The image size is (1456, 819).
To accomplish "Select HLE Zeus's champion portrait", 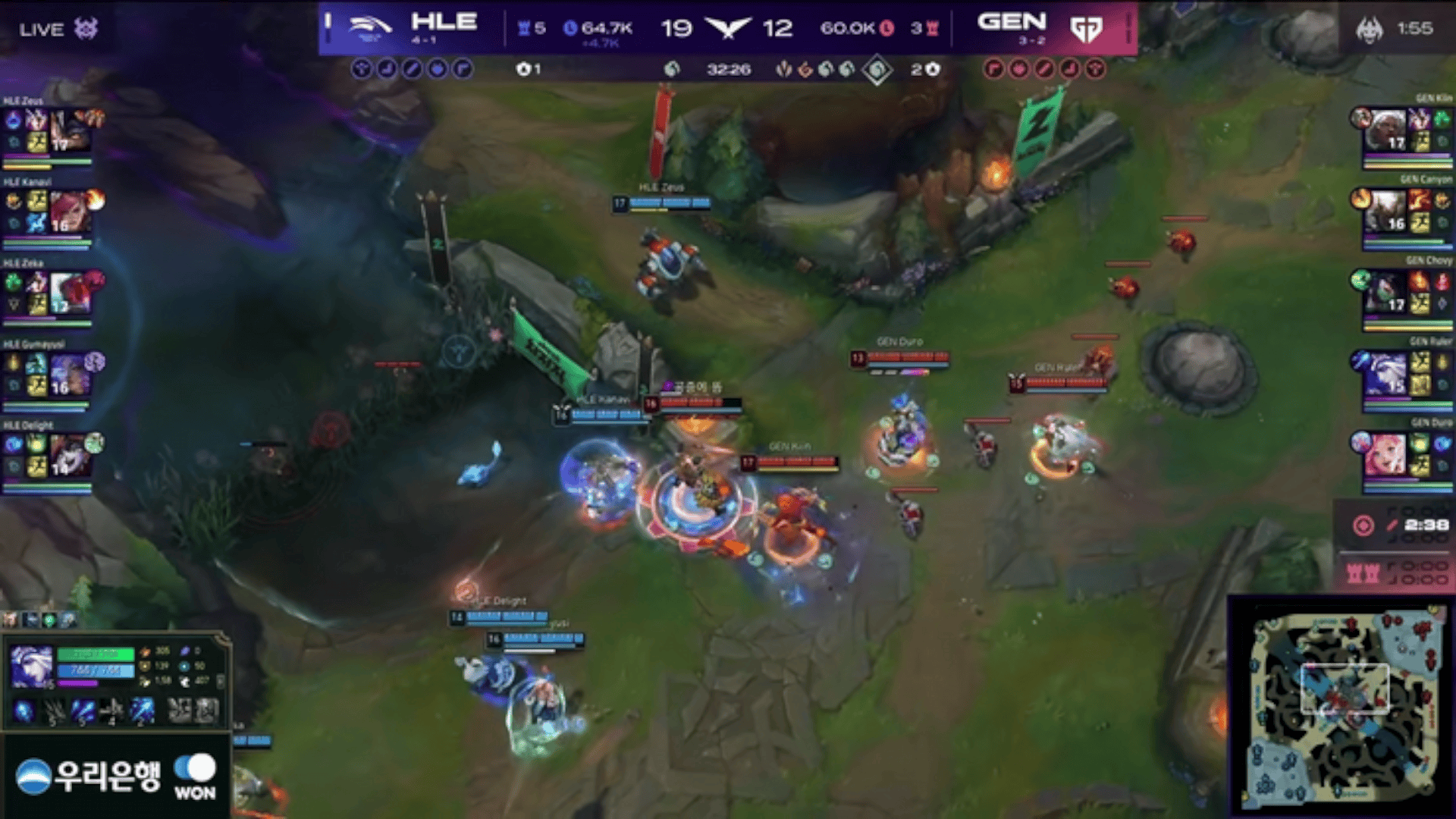I will point(70,130).
